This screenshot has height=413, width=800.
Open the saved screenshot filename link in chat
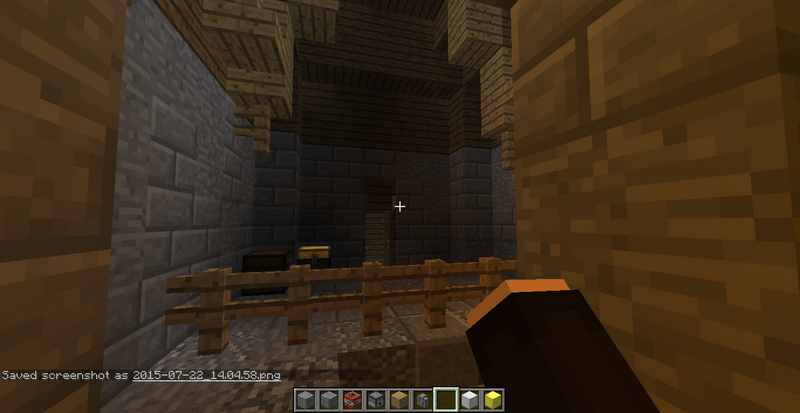210,375
